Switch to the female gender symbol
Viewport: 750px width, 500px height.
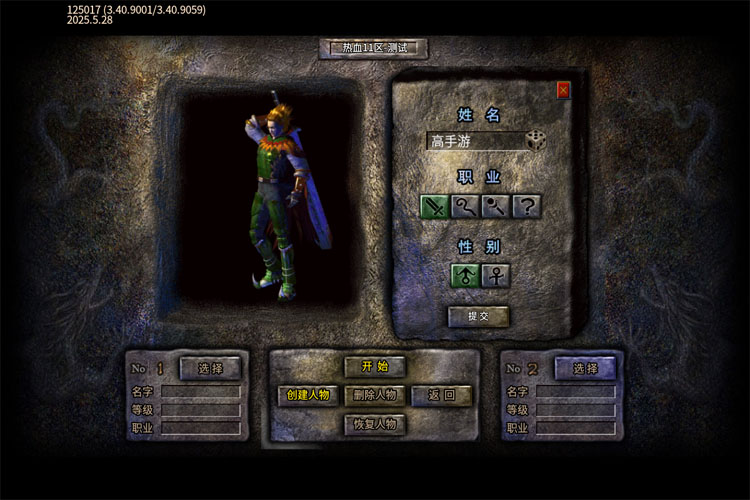click(x=496, y=276)
